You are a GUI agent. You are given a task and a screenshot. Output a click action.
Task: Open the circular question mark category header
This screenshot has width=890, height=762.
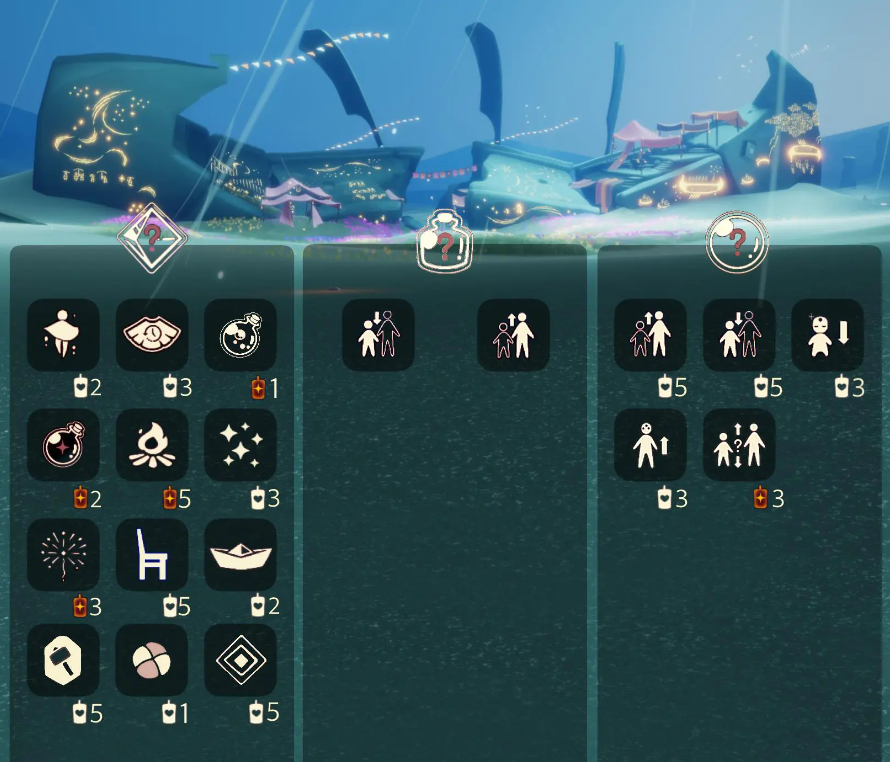(737, 241)
